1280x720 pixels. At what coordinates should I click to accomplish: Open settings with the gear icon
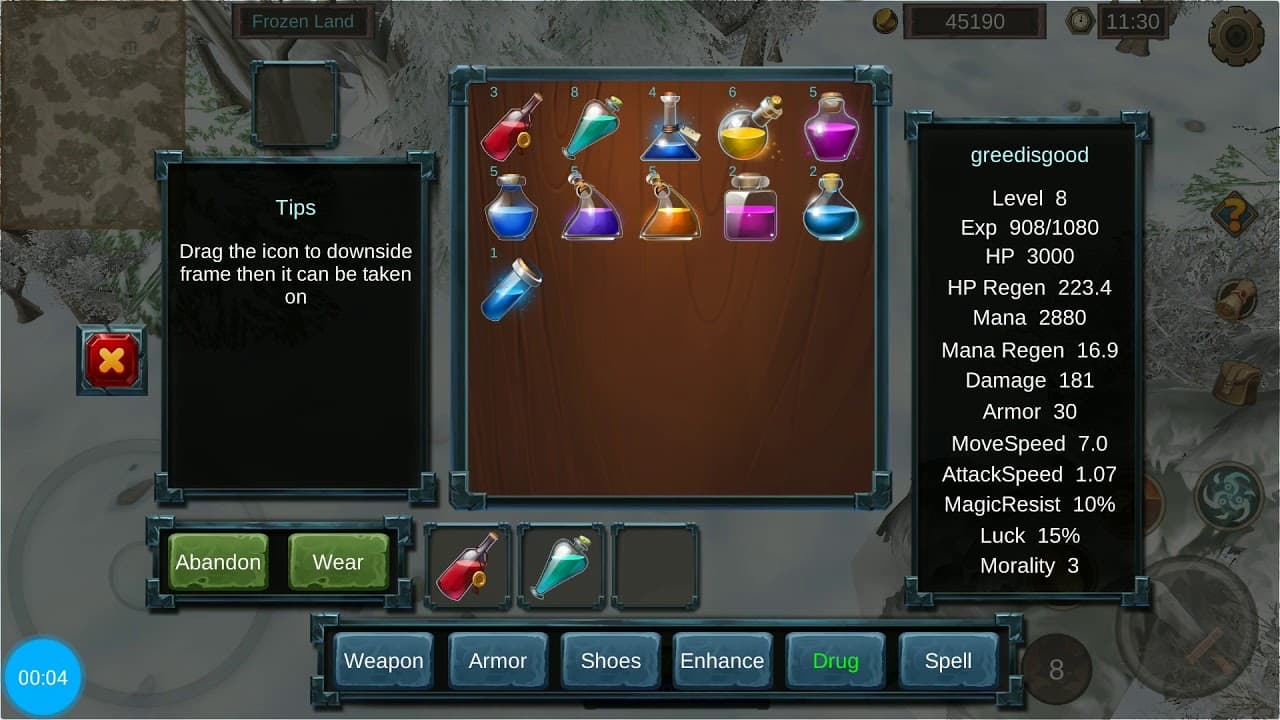[x=1235, y=36]
